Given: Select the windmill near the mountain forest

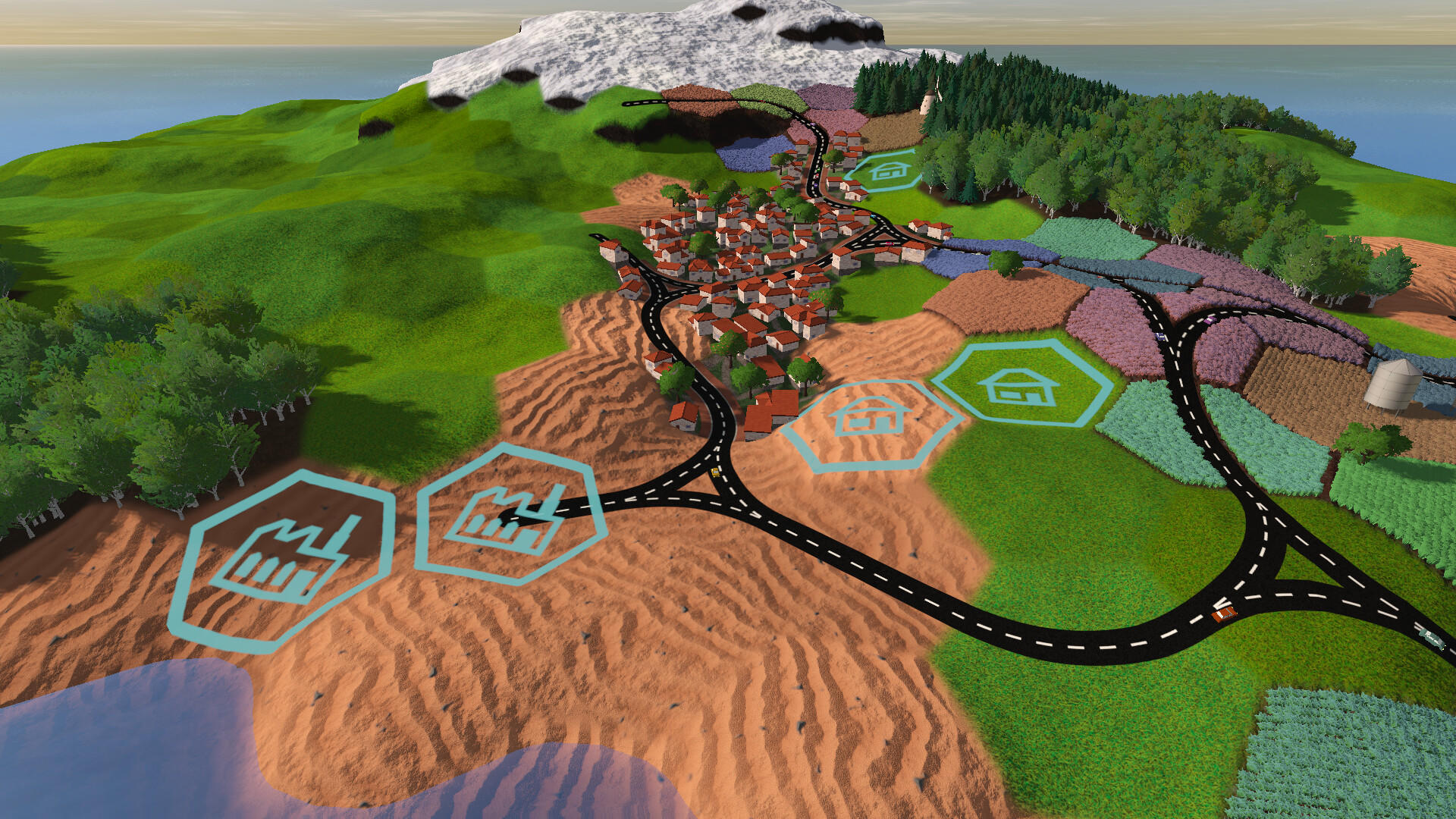Looking at the screenshot, I should click(928, 104).
